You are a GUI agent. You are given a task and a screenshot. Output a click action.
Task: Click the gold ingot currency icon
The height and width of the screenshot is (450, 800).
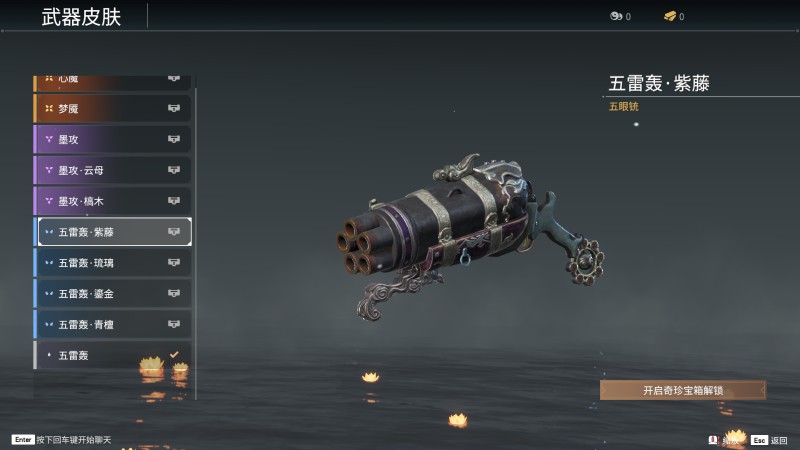(669, 17)
